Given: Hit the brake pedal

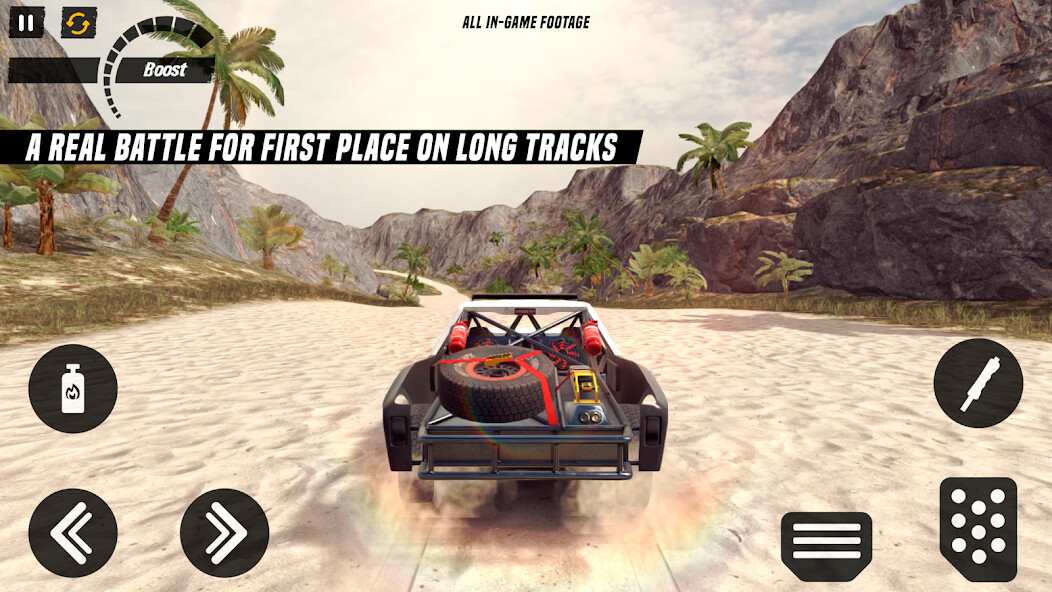Looking at the screenshot, I should [x=826, y=545].
